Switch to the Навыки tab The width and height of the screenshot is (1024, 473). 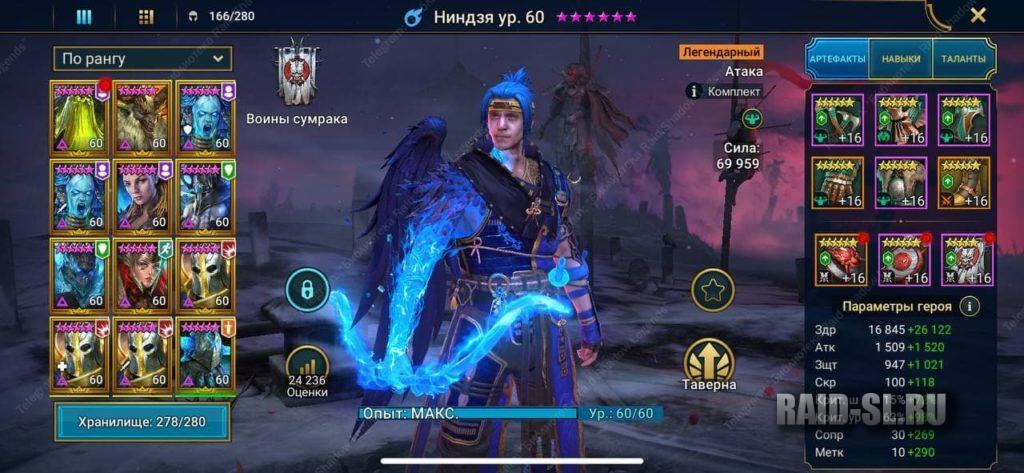point(900,59)
